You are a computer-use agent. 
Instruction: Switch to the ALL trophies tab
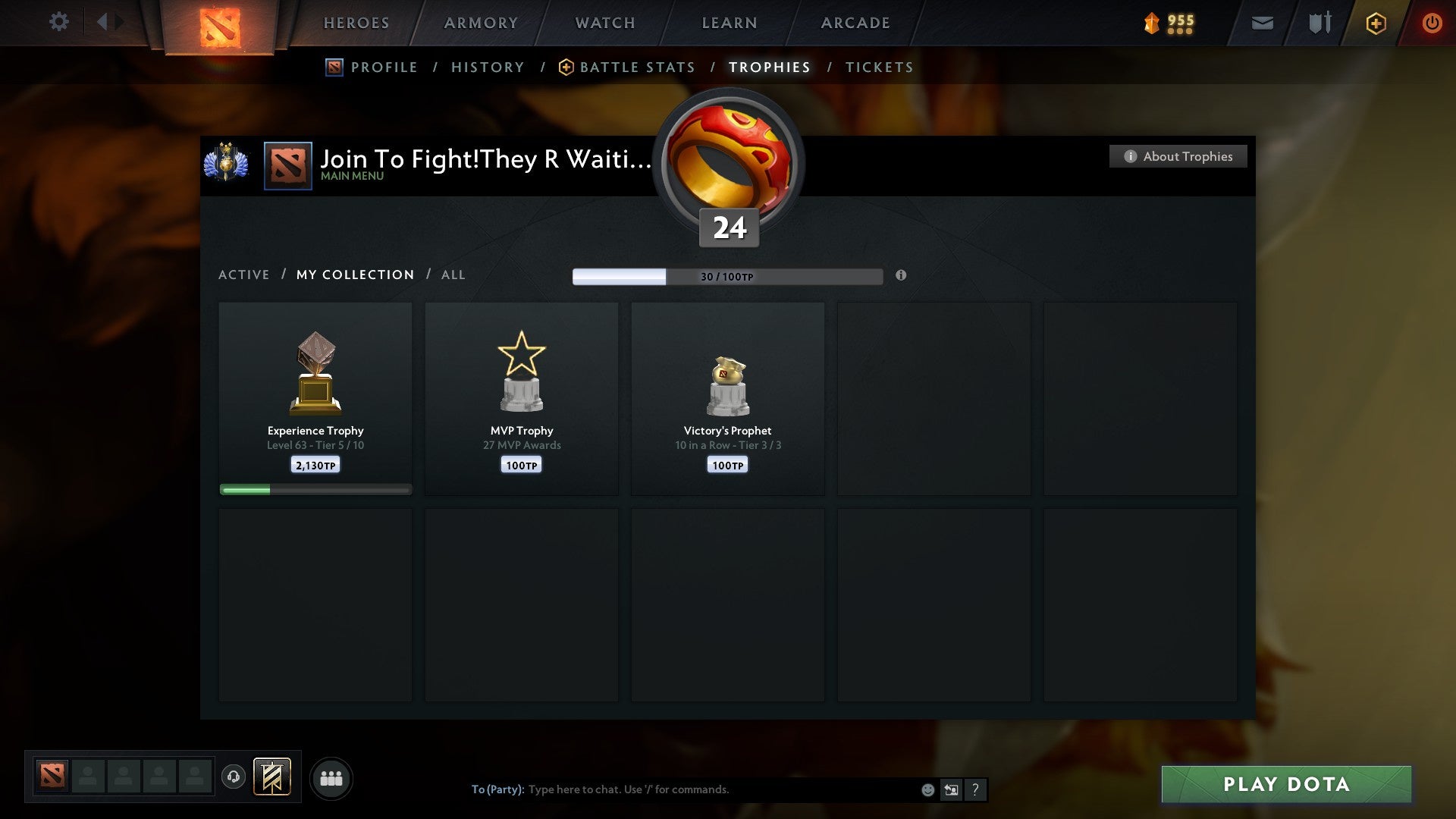(x=453, y=275)
